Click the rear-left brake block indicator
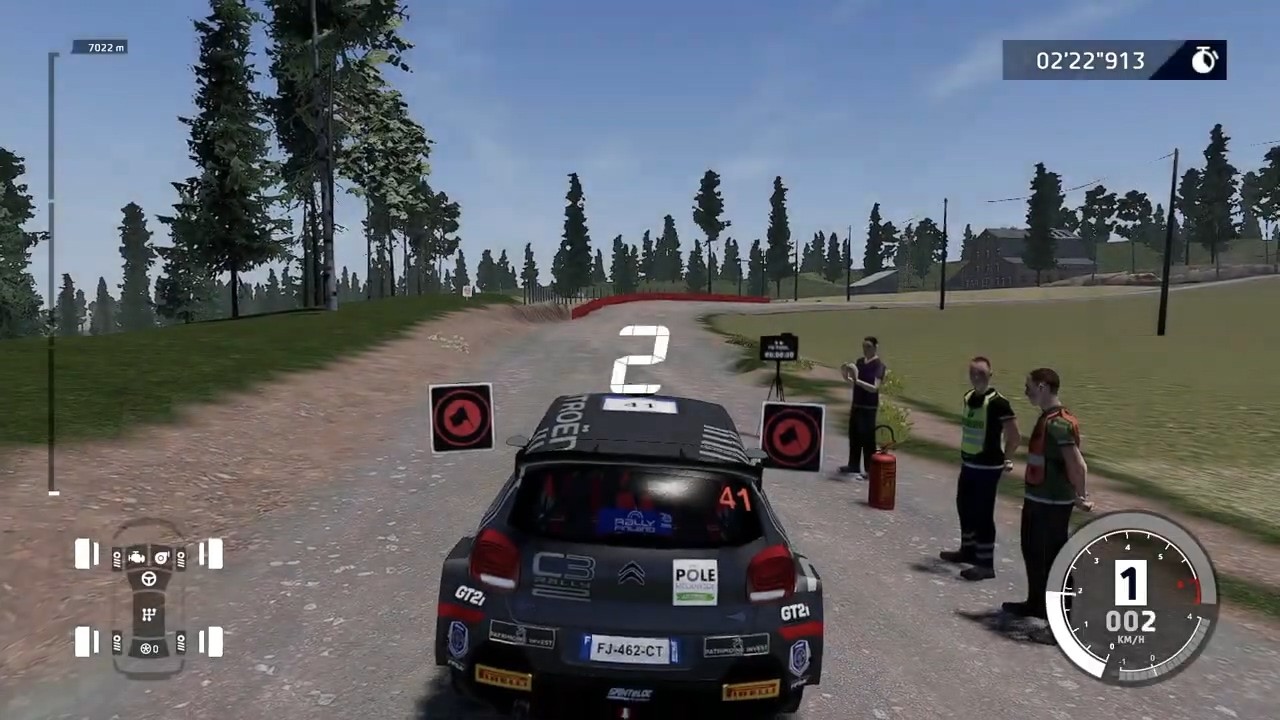 tap(96, 641)
